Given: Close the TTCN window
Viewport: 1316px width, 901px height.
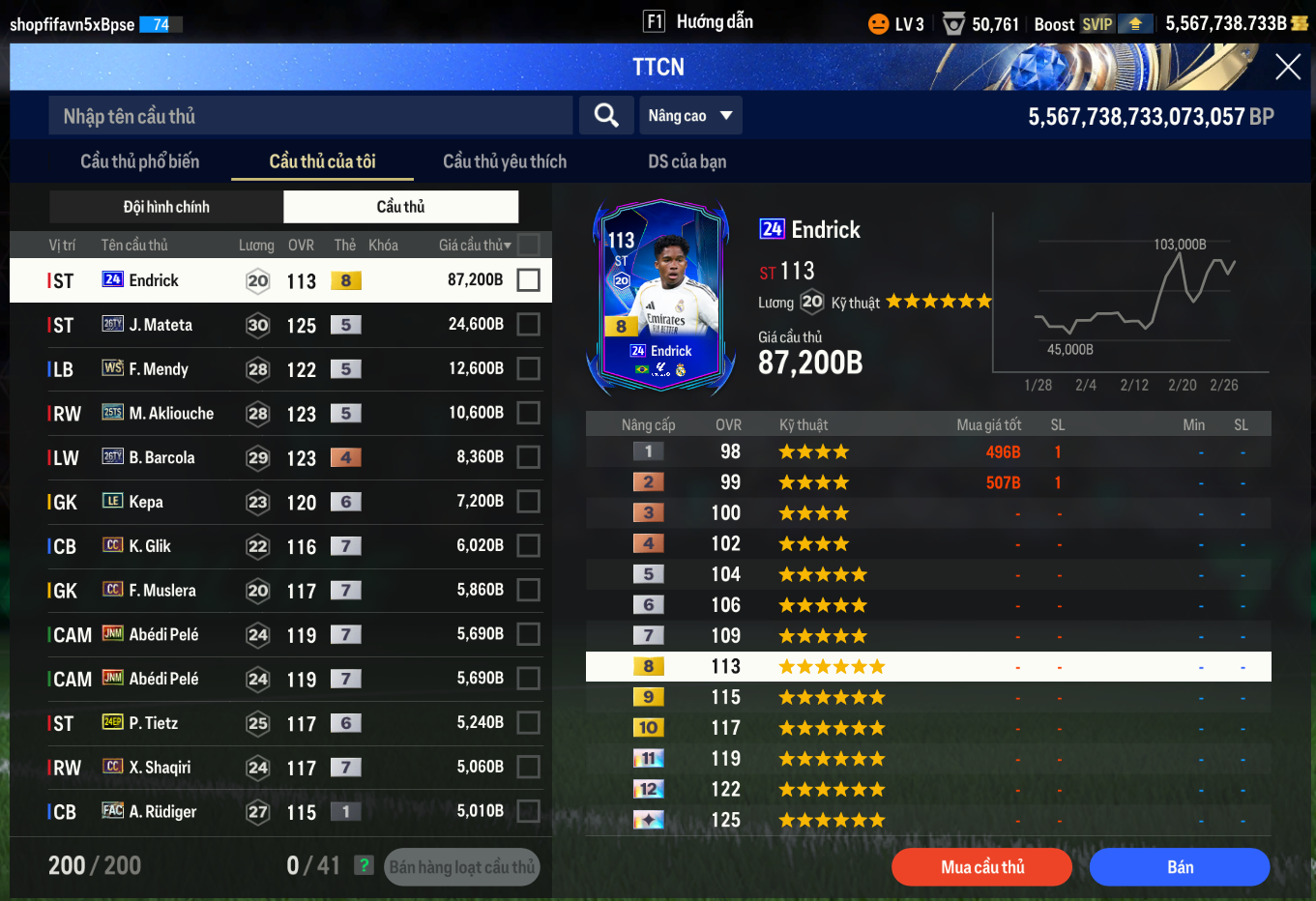Looking at the screenshot, I should pyautogui.click(x=1287, y=67).
